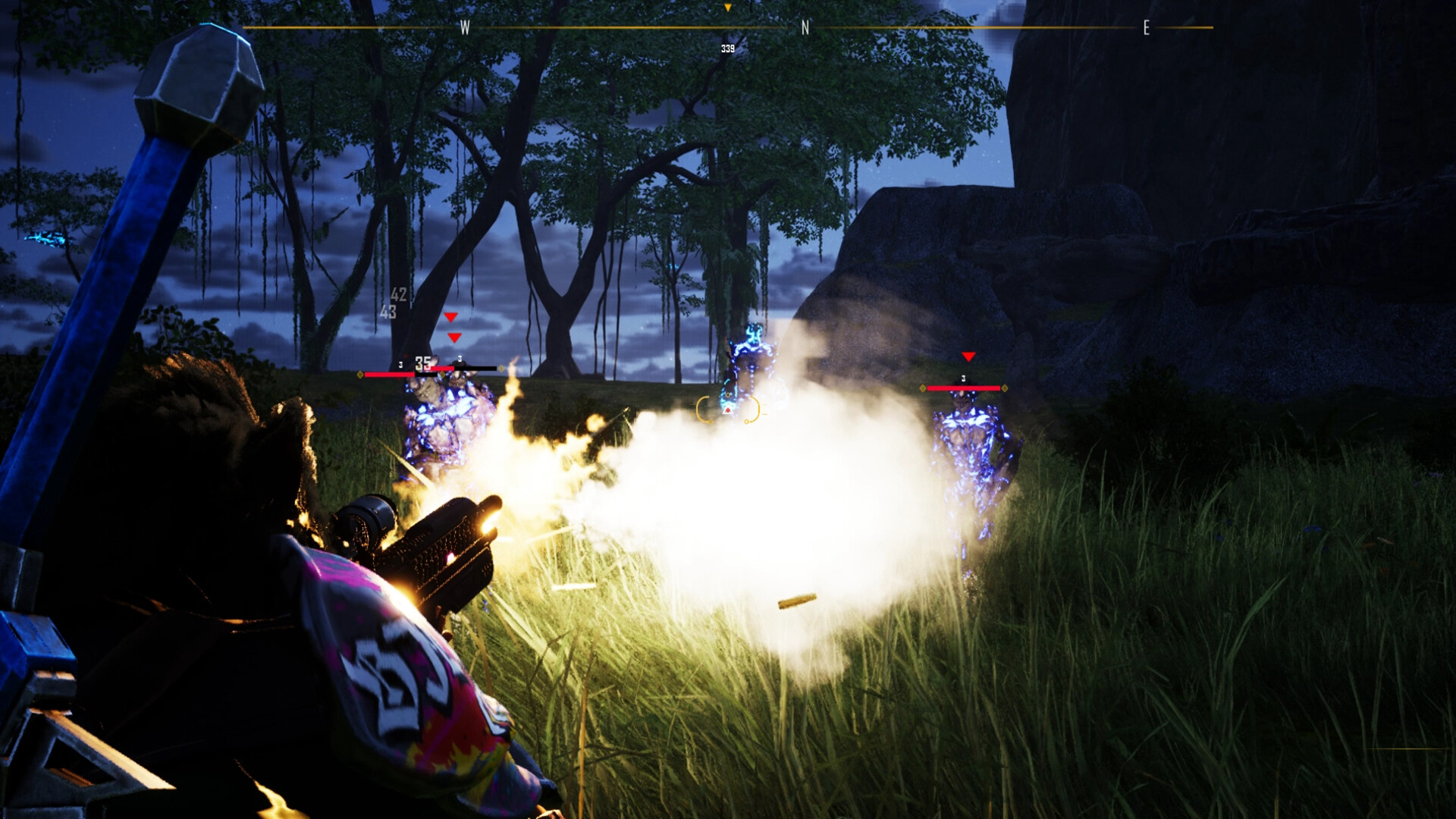Screen dimensions: 1456x819
Task: Click the yellow waypoint marker above the compass
Action: point(726,9)
